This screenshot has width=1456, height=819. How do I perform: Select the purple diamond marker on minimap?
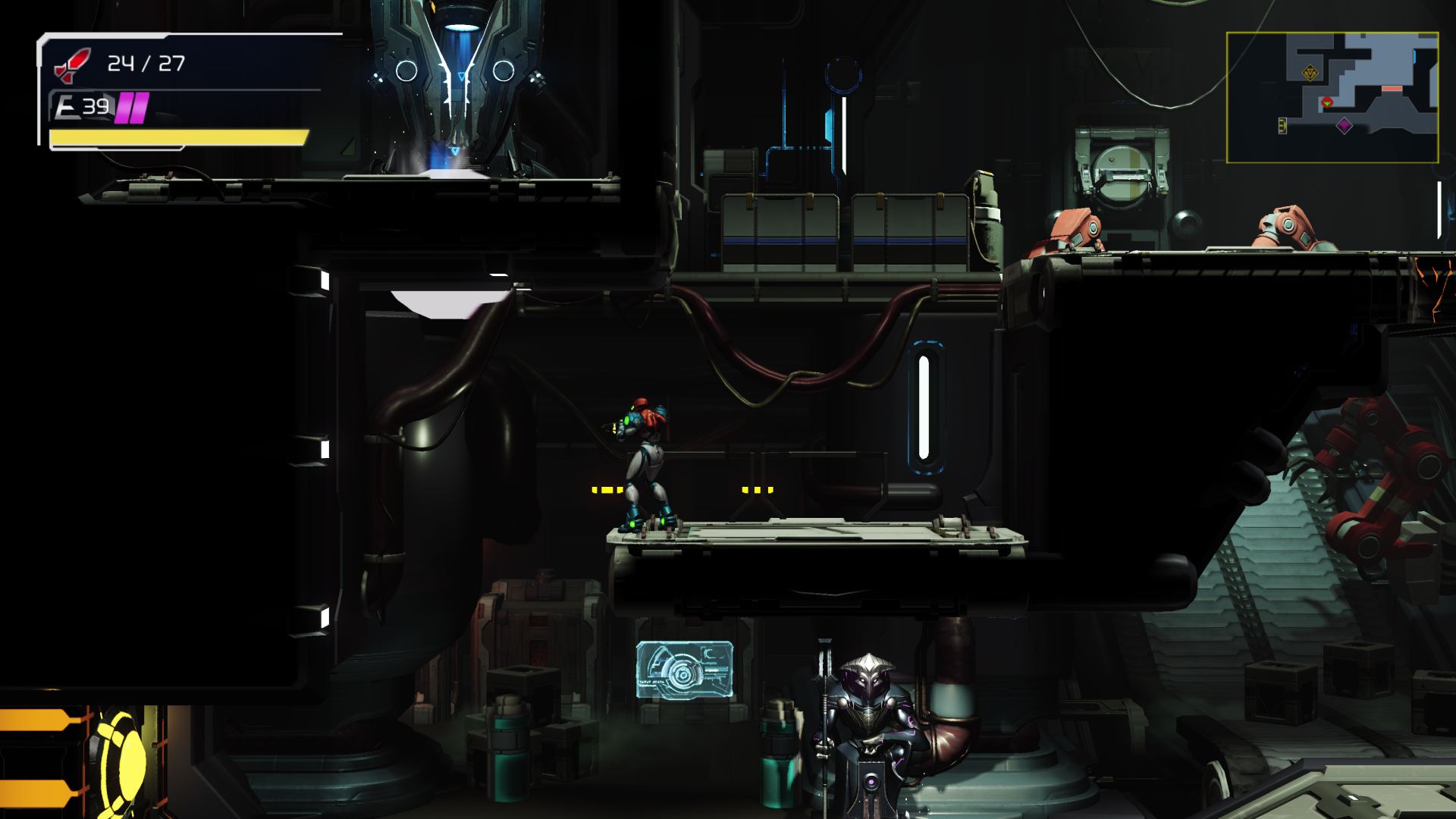[x=1344, y=125]
